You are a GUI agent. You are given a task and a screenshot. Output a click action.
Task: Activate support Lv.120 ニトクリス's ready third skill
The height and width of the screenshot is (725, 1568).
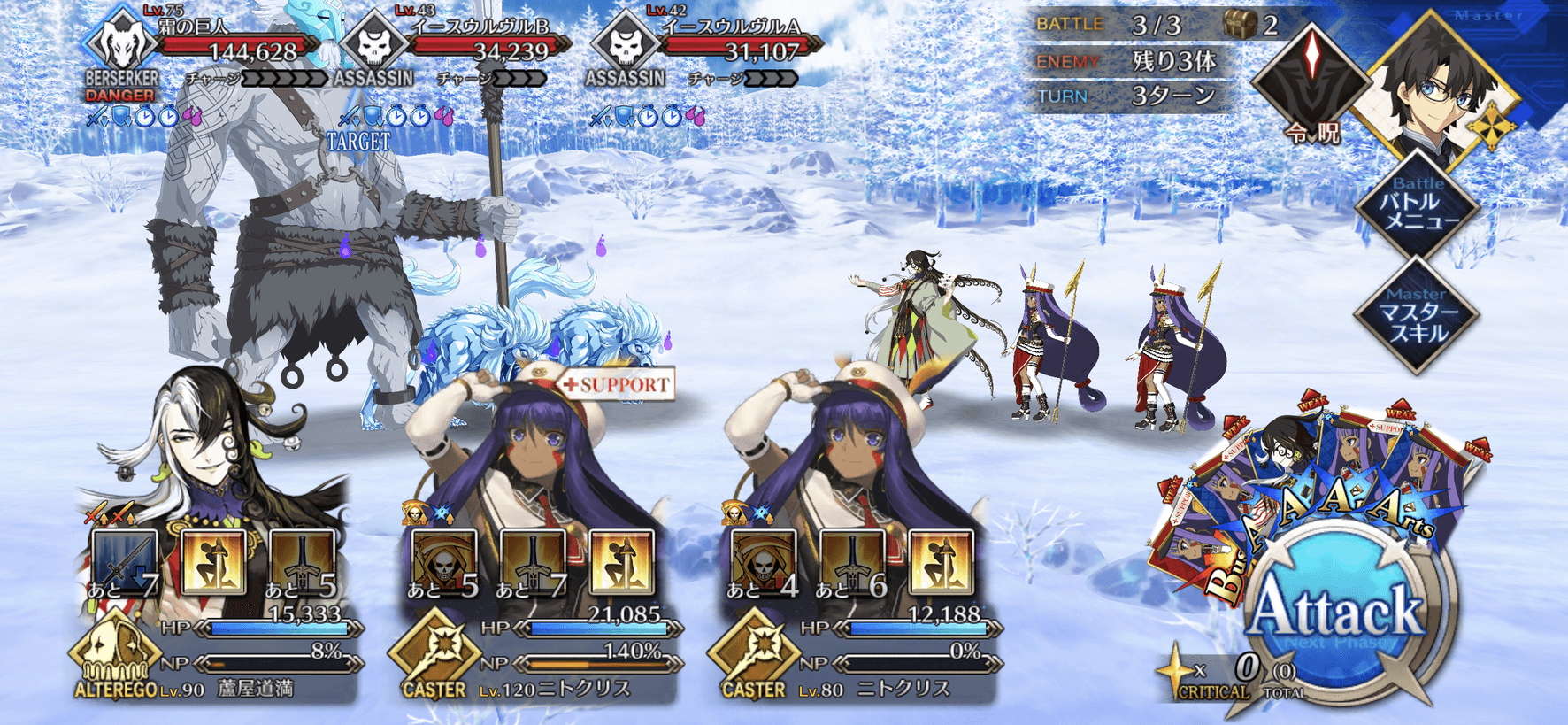(621, 563)
